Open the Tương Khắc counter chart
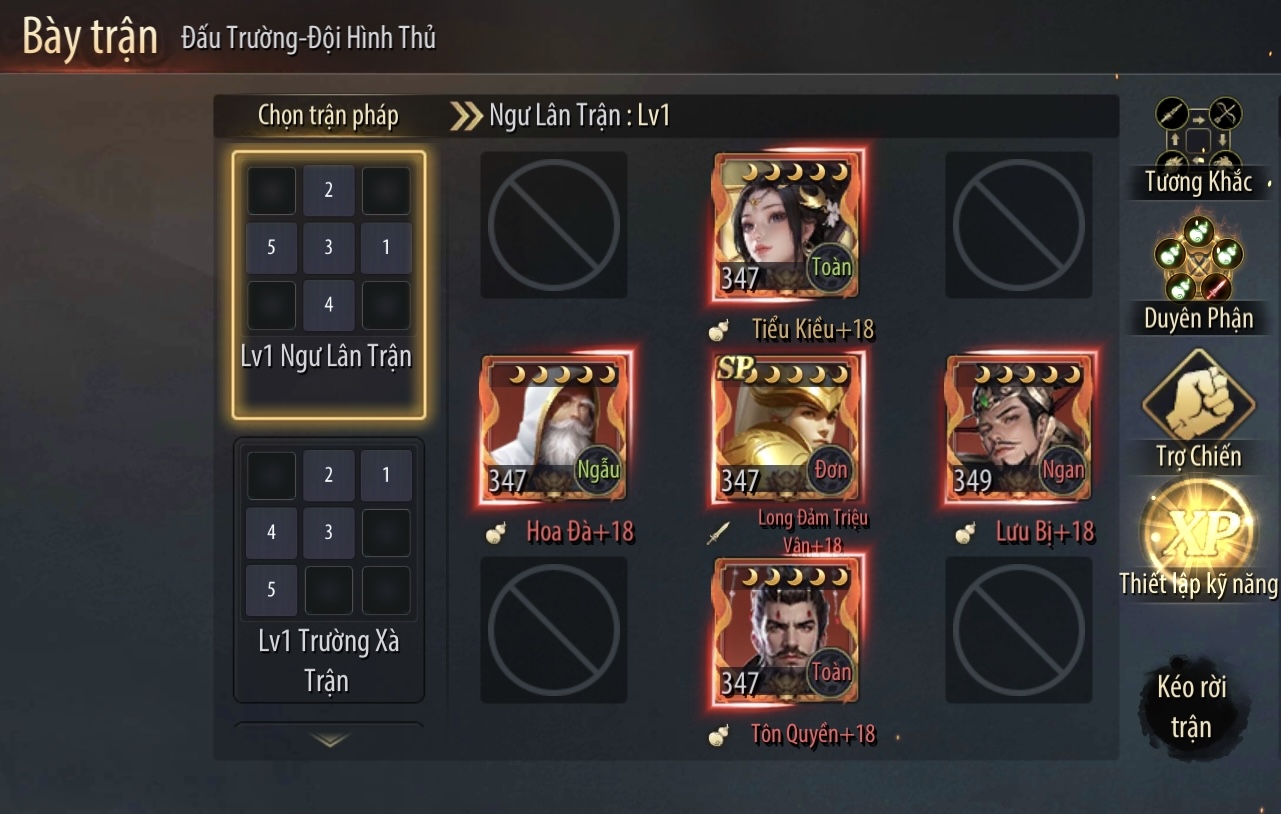 point(1198,145)
